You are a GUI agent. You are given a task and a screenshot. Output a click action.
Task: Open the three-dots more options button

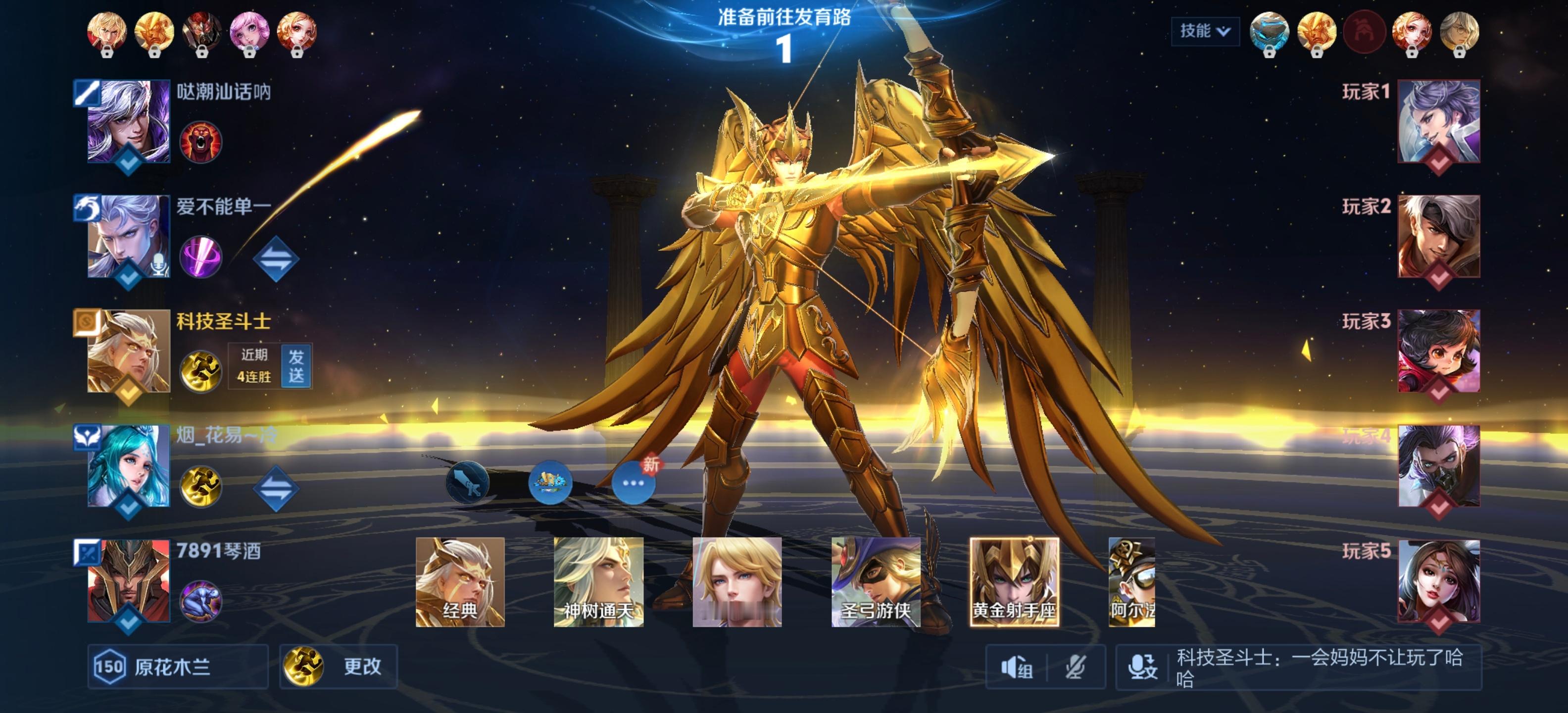click(633, 483)
